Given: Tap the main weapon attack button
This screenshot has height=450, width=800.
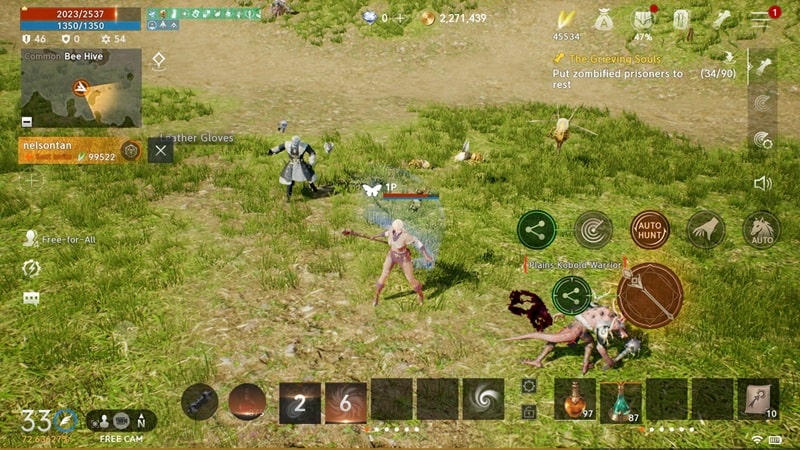Looking at the screenshot, I should point(649,296).
